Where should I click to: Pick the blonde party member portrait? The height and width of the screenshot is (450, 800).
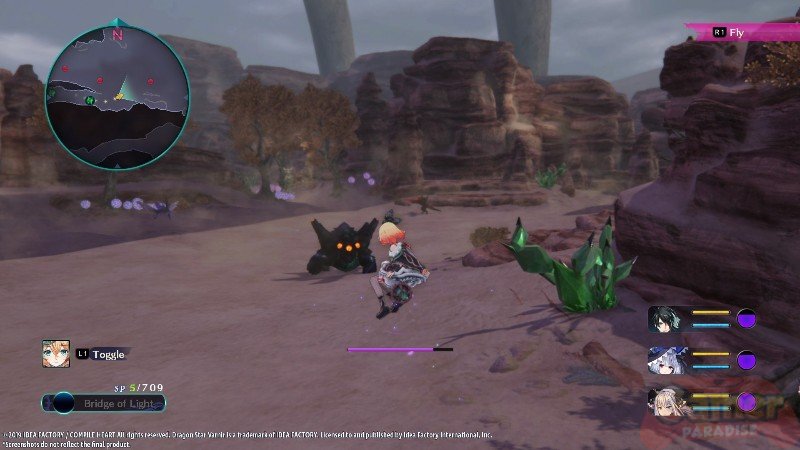click(666, 402)
